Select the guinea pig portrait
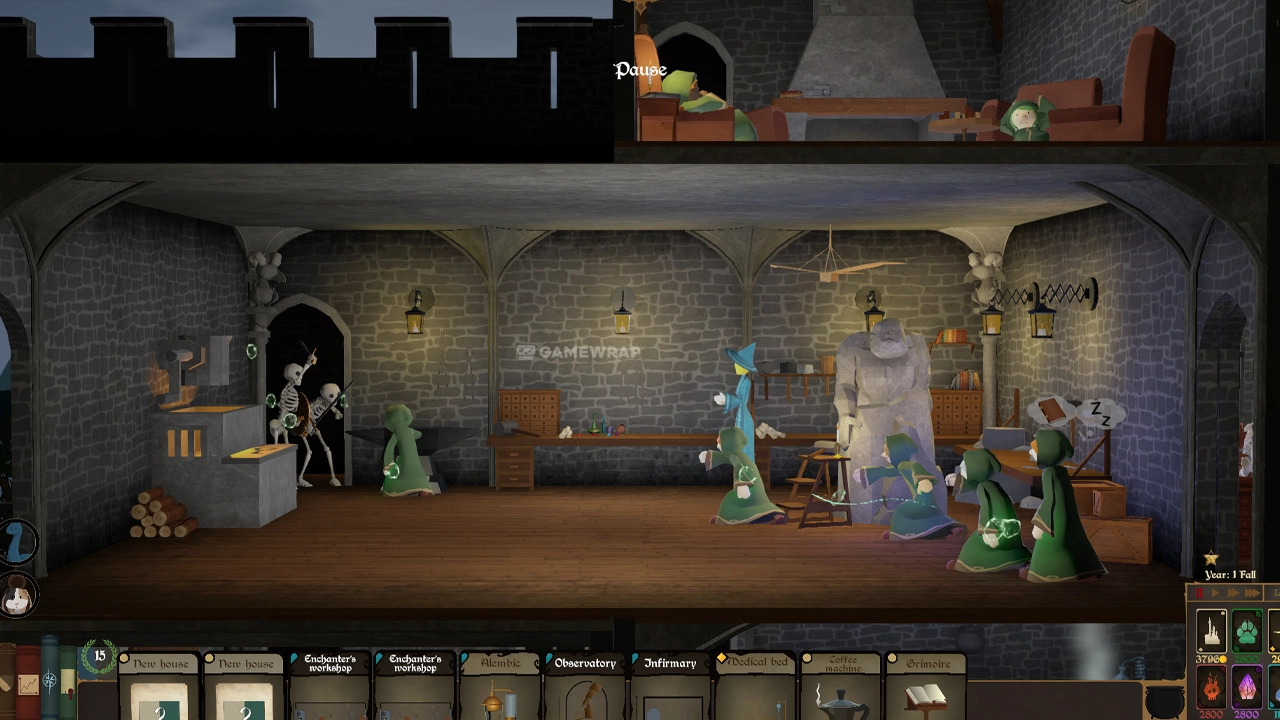 tap(18, 597)
